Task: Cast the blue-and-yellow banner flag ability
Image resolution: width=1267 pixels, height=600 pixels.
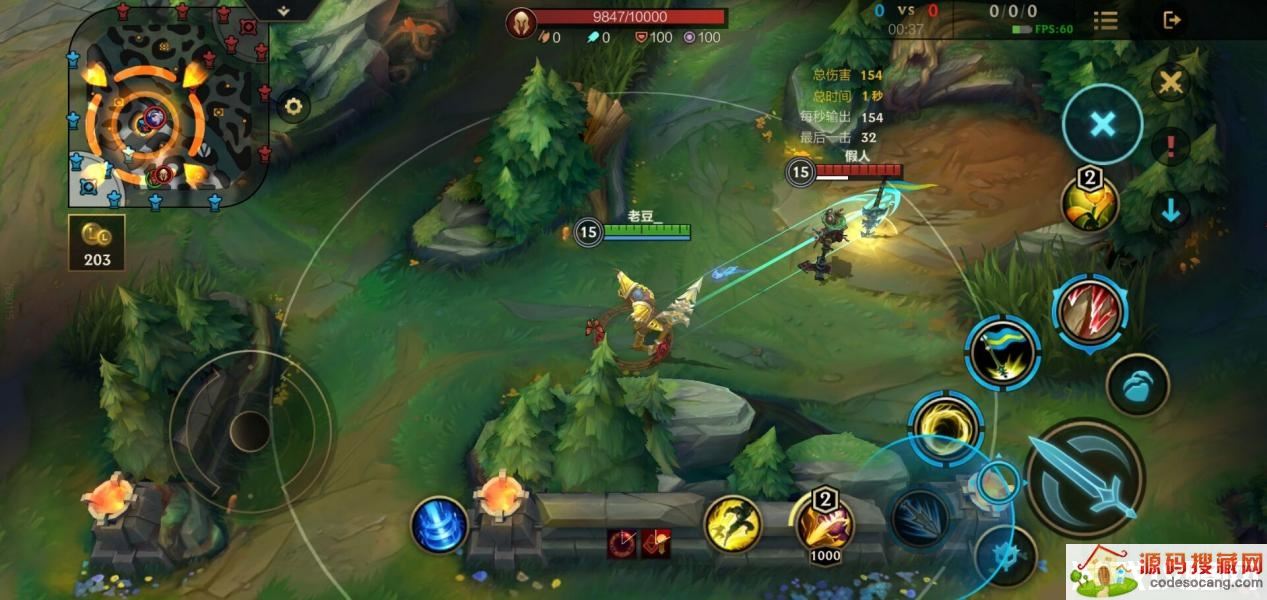Action: [x=1003, y=352]
